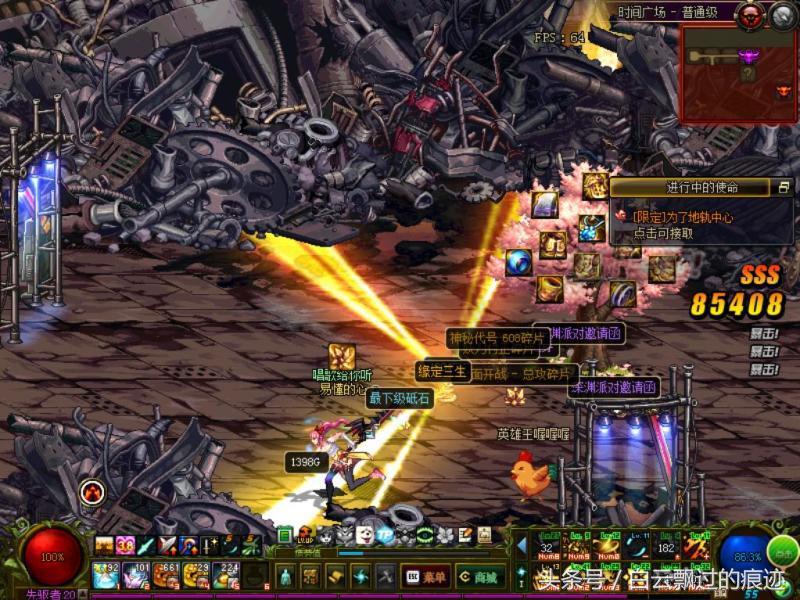The image size is (800, 600).
Task: Click the grey round button beside red skull
Action: (781, 14)
